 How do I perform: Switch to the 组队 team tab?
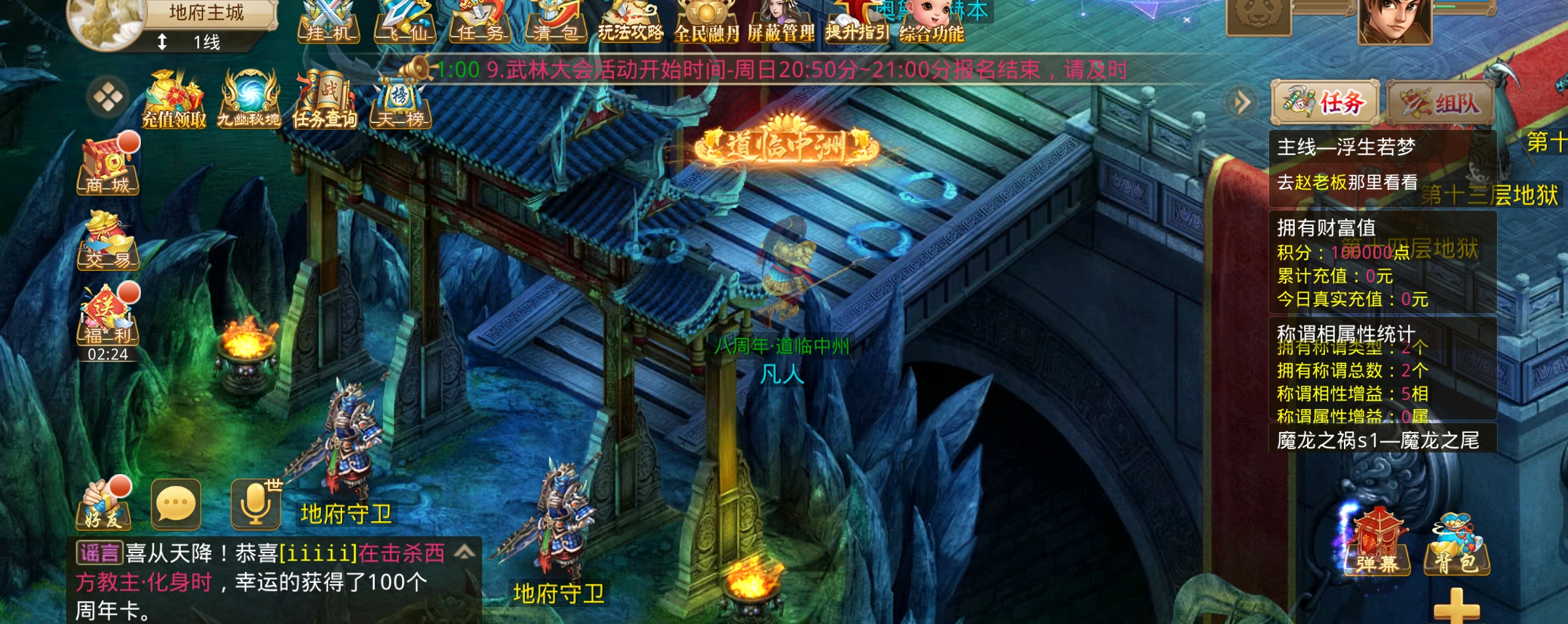click(1440, 103)
